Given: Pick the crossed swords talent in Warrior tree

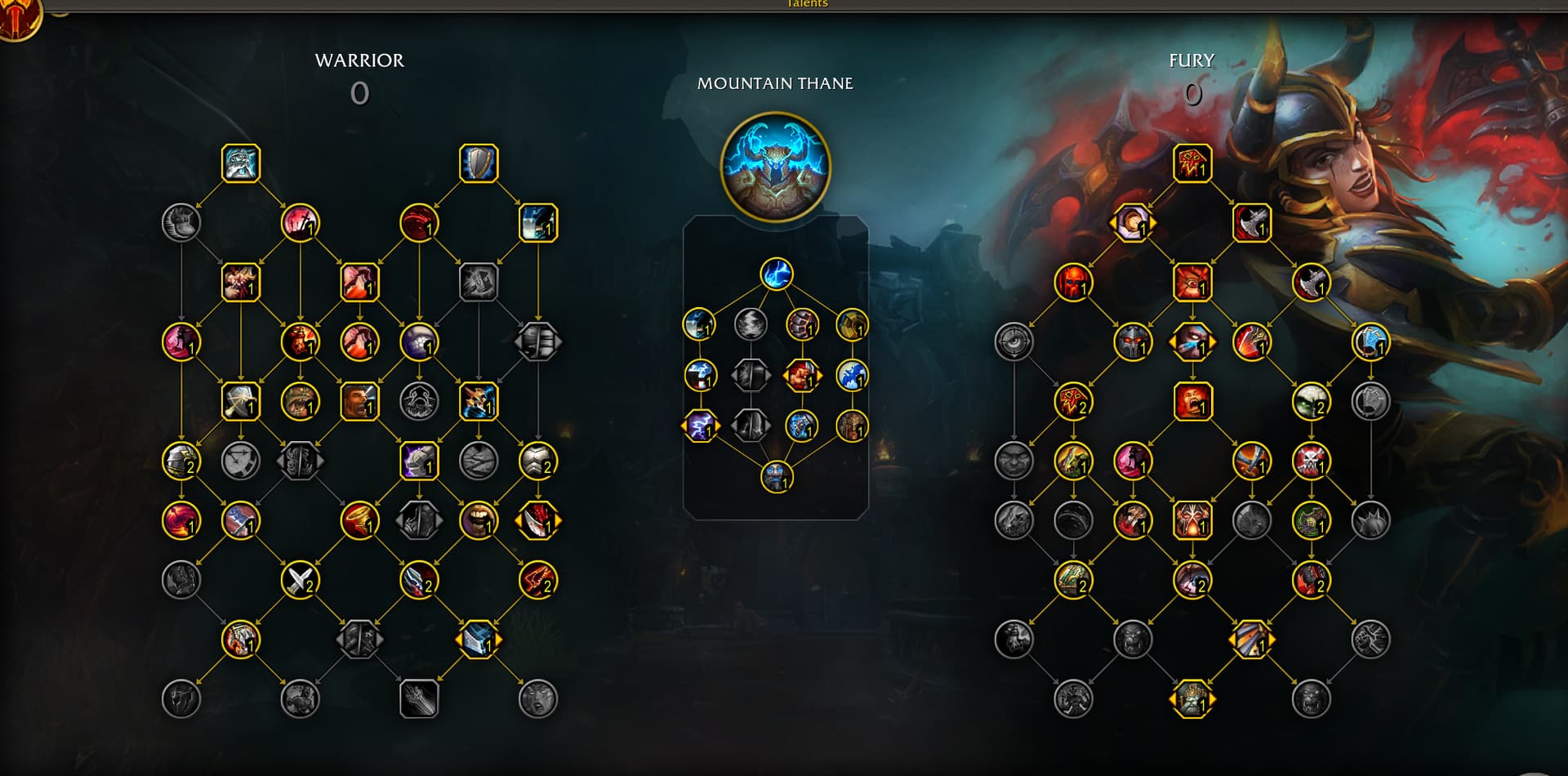Looking at the screenshot, I should click(x=300, y=580).
